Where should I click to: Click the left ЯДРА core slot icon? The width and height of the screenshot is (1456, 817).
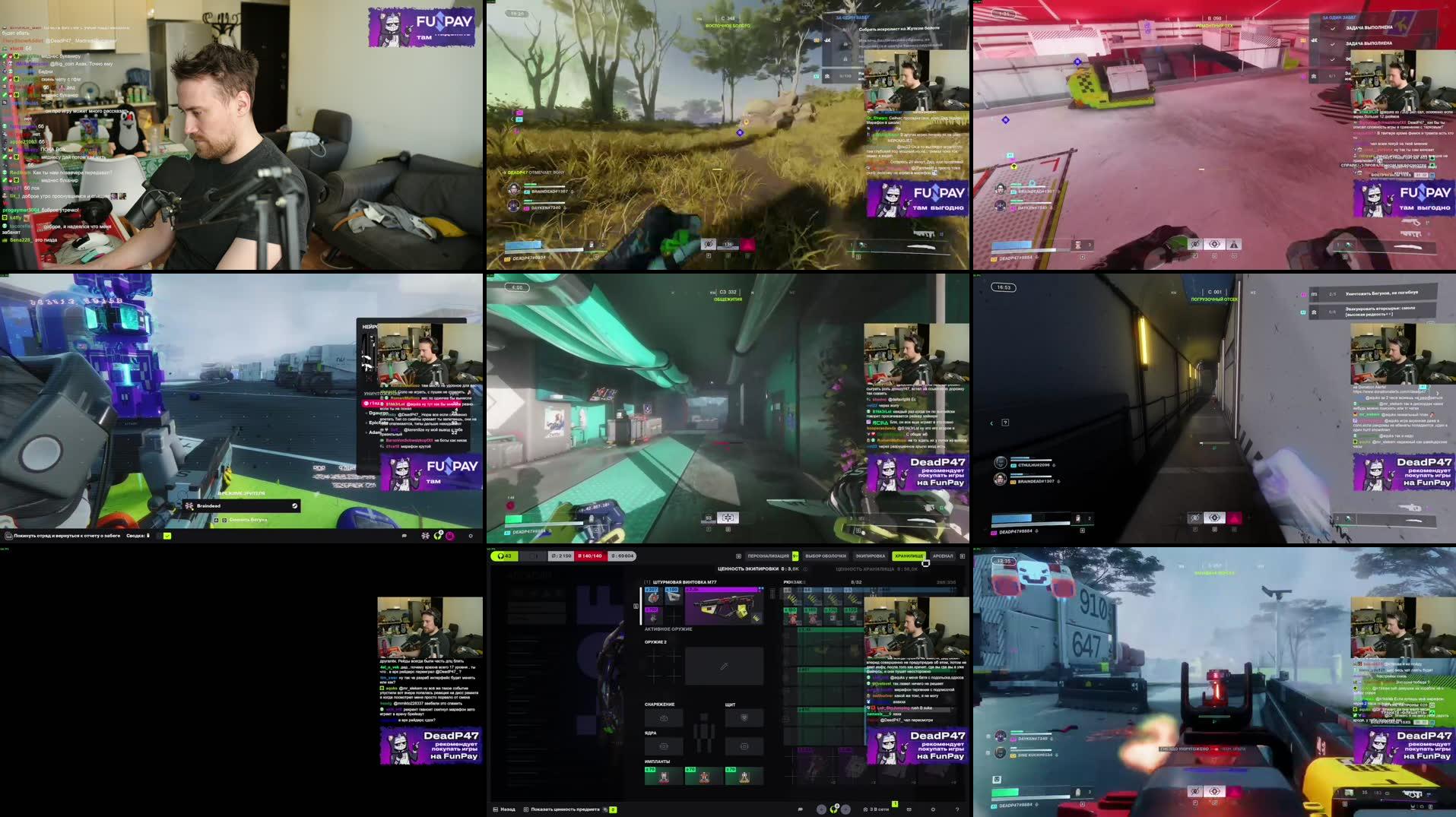pos(664,746)
